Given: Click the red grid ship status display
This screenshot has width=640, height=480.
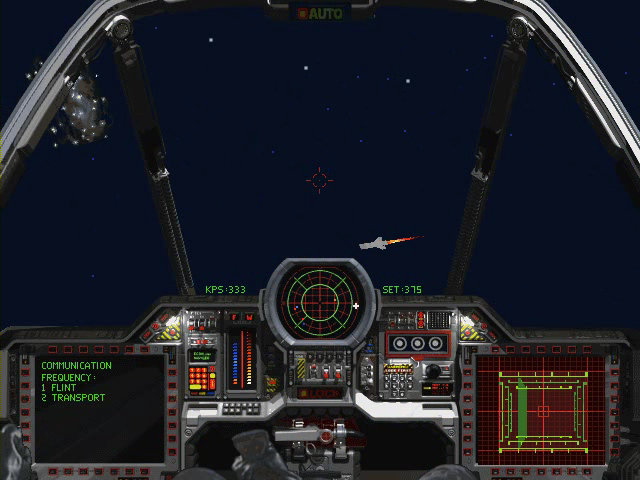Looking at the screenshot, I should (x=541, y=409).
